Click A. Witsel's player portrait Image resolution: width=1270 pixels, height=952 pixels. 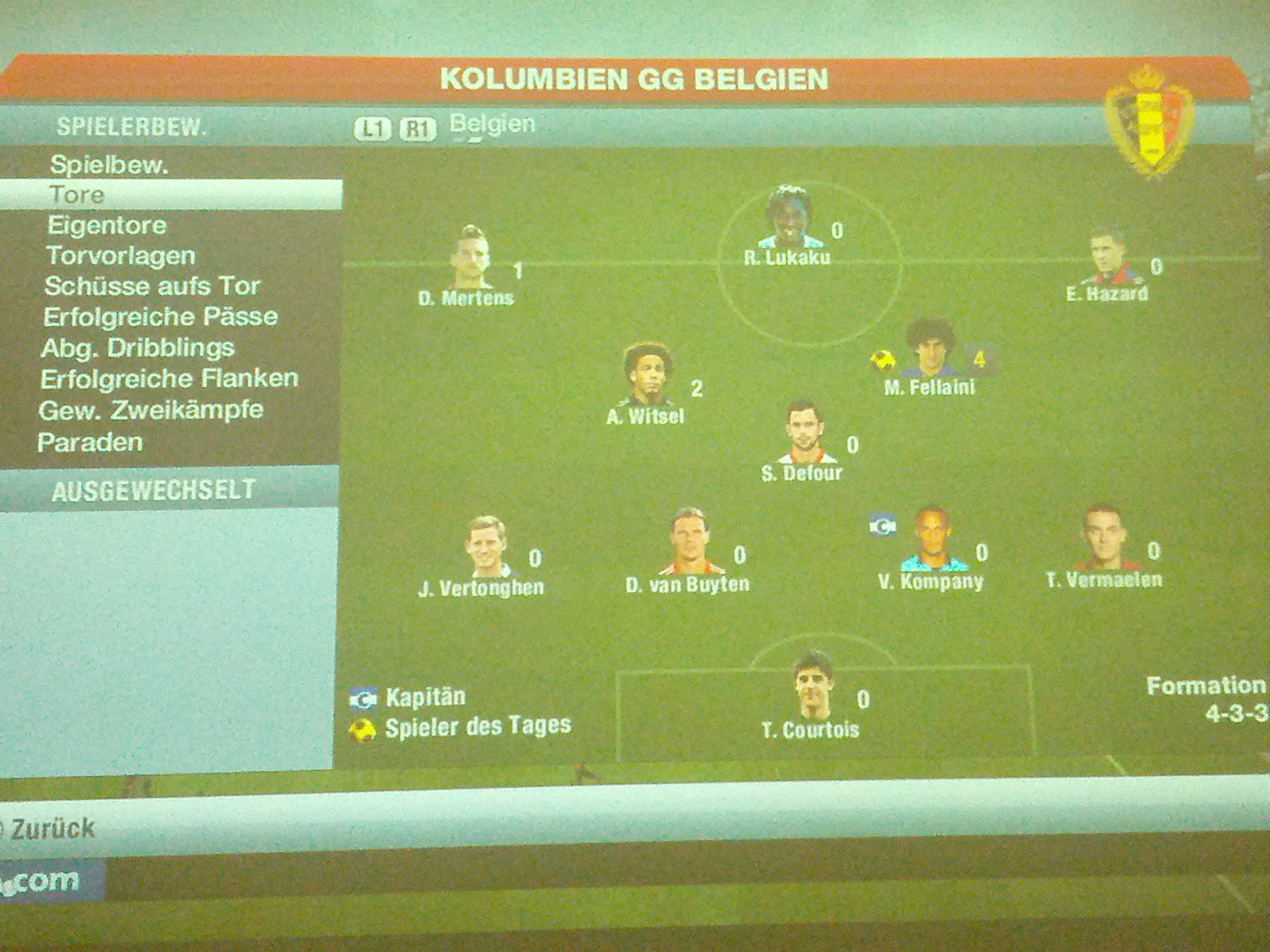click(648, 375)
